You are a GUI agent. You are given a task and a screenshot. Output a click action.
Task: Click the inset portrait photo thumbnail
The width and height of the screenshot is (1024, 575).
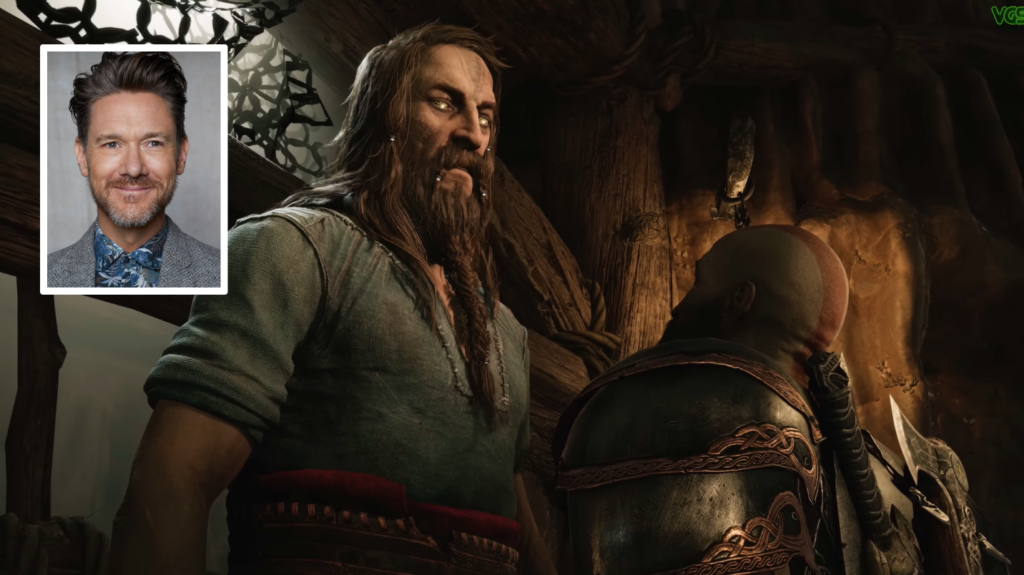coord(133,169)
